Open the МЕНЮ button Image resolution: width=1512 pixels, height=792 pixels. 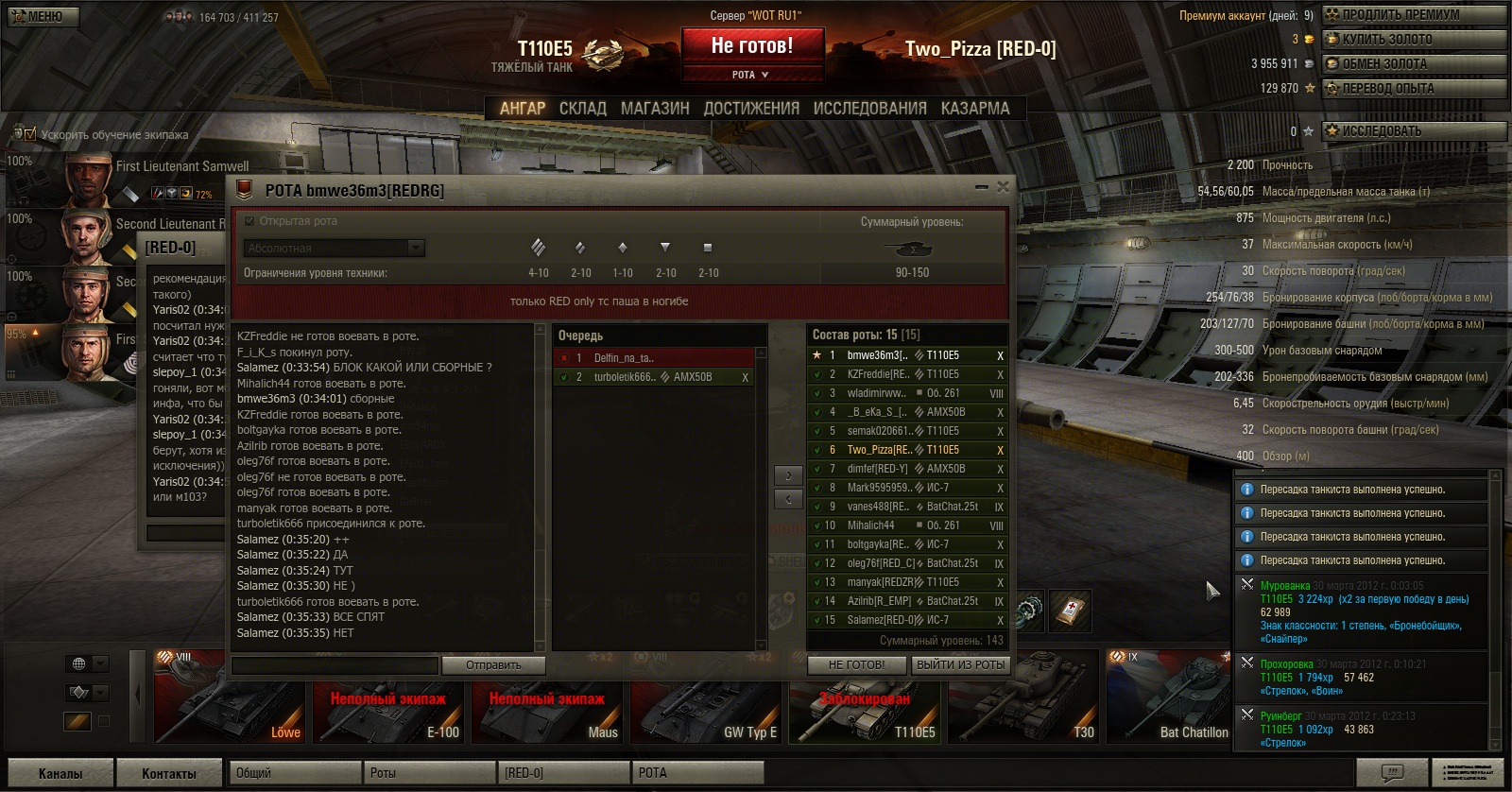click(43, 16)
